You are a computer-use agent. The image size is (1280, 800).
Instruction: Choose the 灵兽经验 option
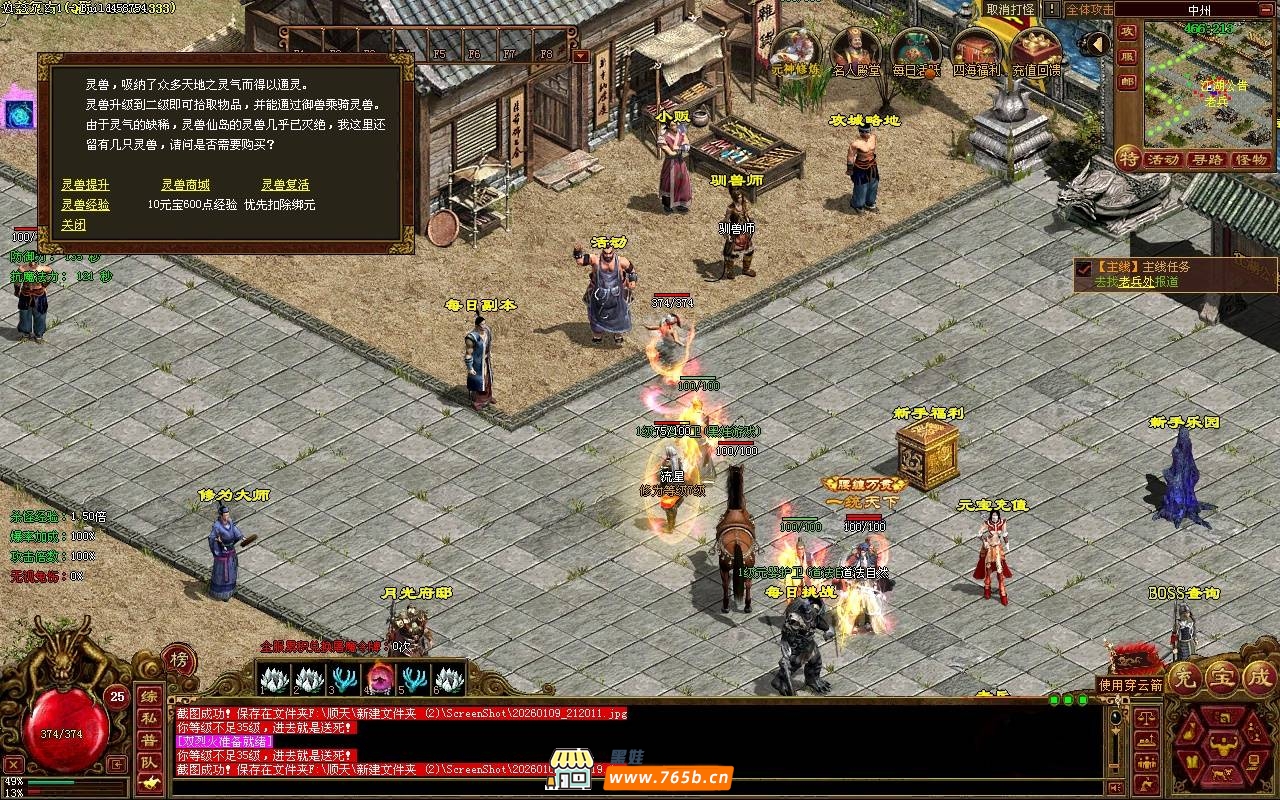[85, 205]
